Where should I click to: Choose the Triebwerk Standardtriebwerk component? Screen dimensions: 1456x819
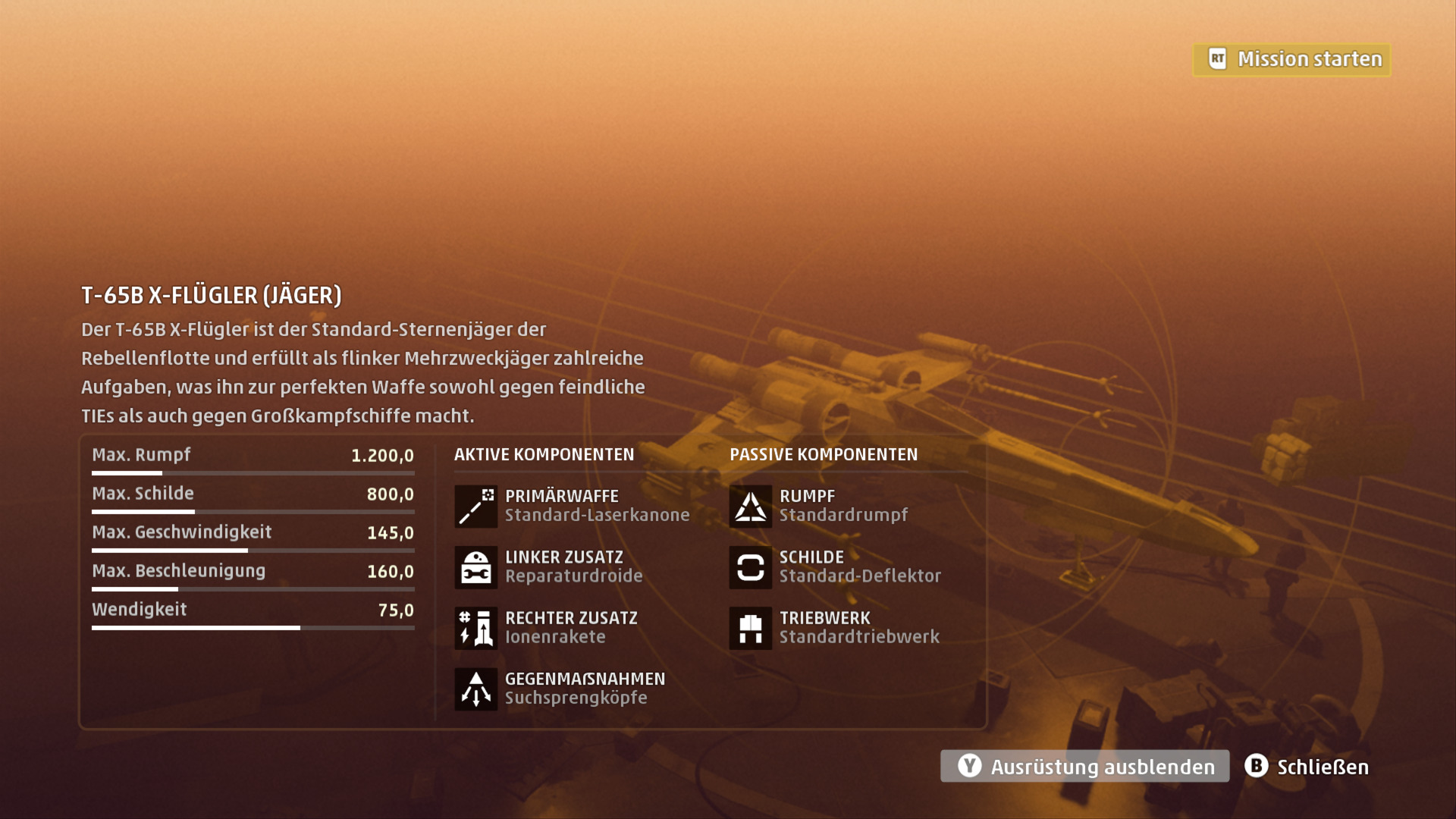834,627
